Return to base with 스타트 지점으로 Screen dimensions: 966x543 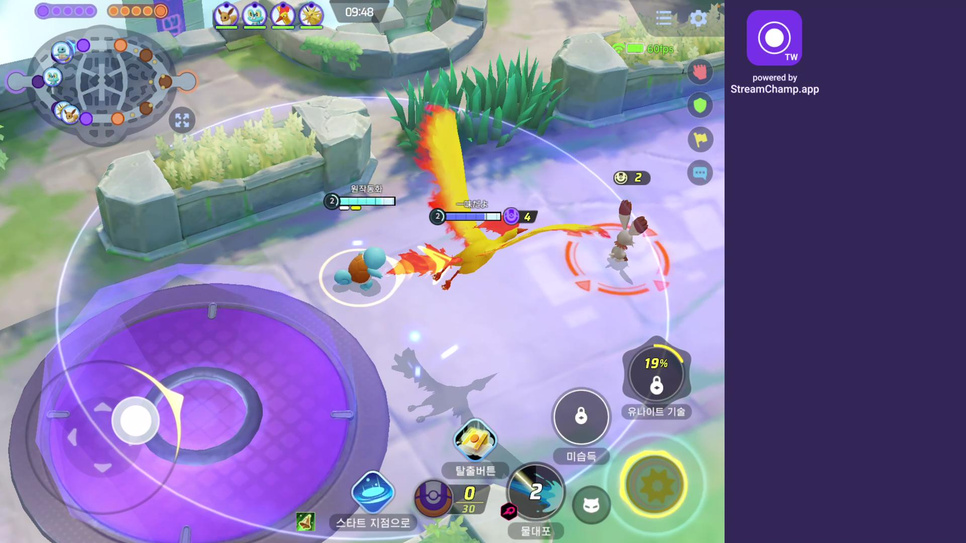[x=372, y=494]
